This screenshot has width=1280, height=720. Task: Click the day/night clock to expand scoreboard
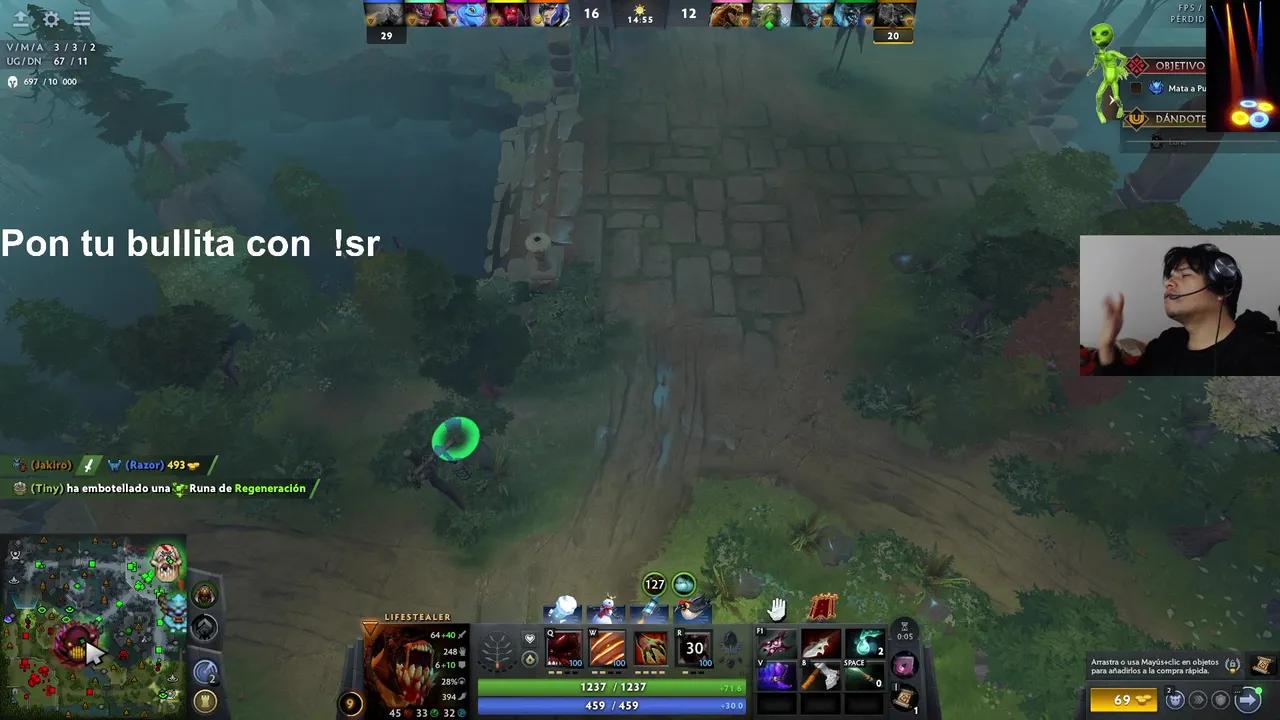pos(639,14)
